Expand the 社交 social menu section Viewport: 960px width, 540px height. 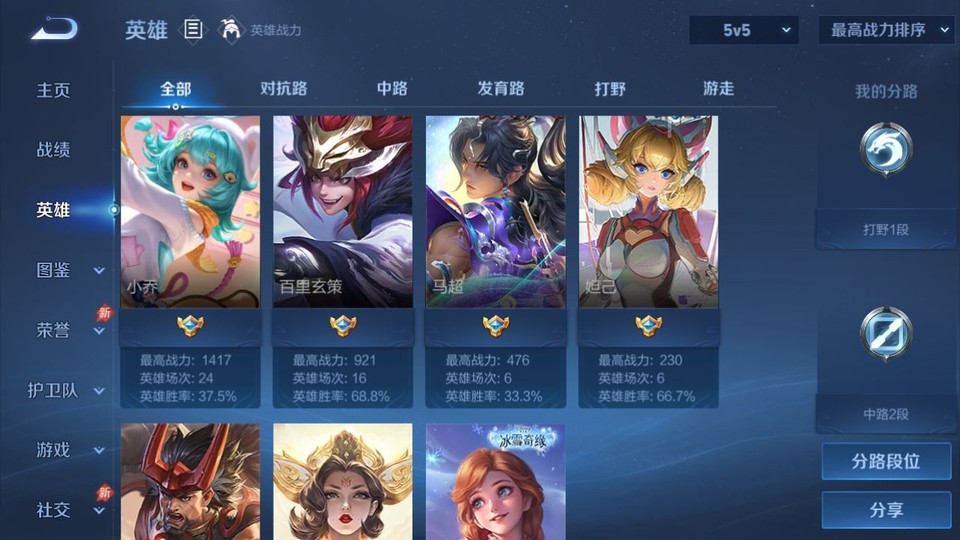(x=67, y=510)
